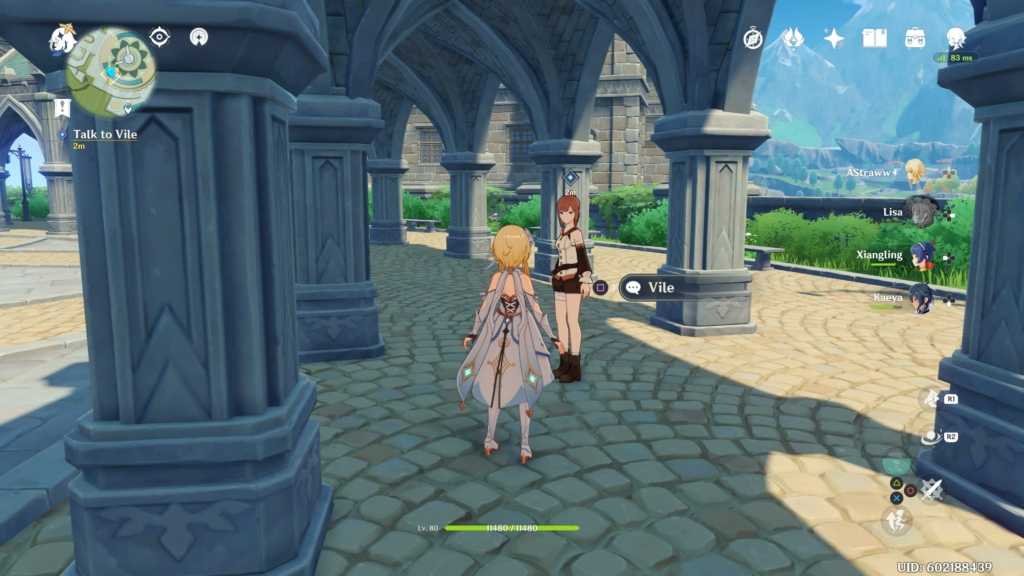This screenshot has height=576, width=1024.
Task: Activate the normal attack sword icon
Action: coord(932,490)
